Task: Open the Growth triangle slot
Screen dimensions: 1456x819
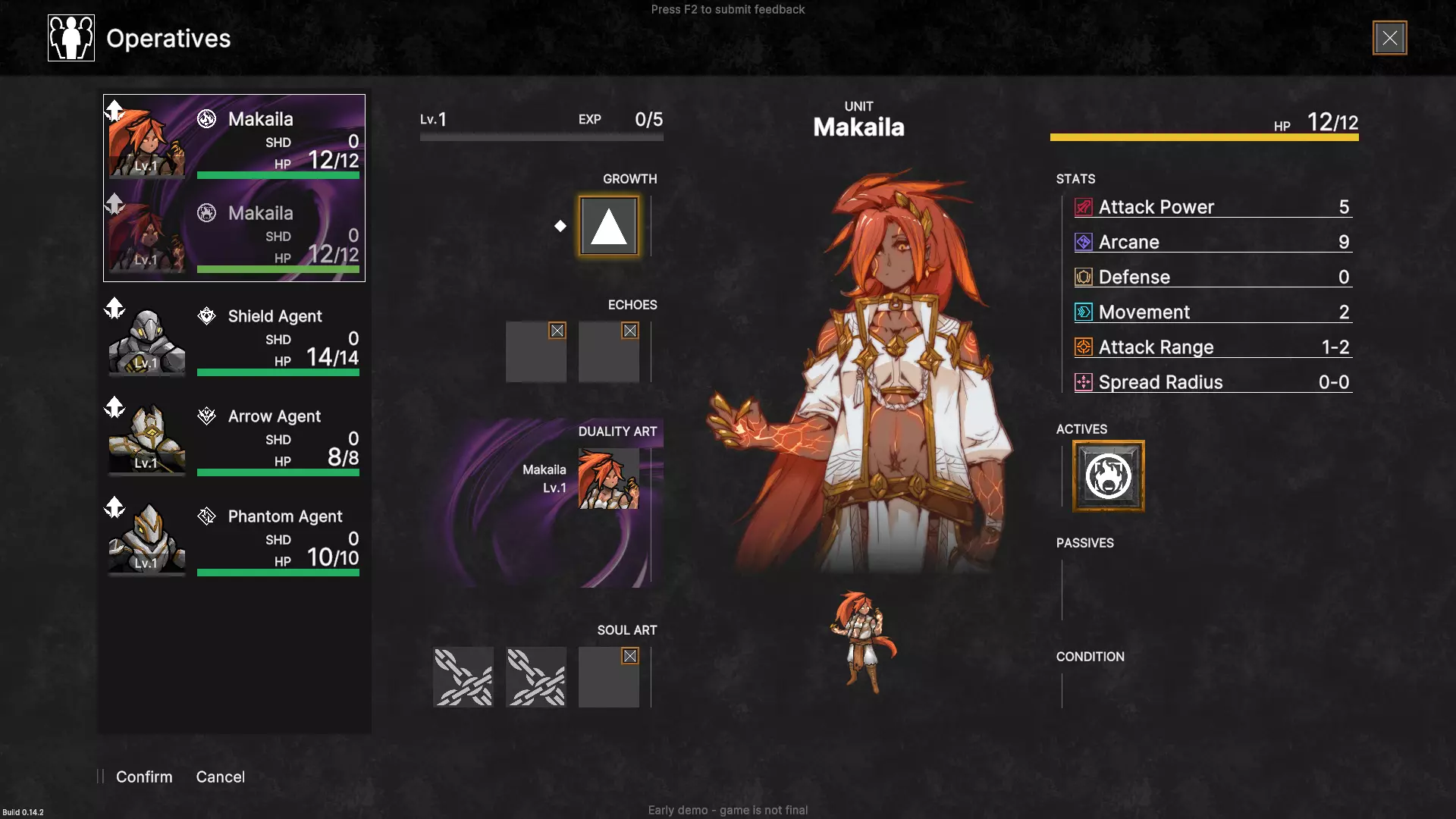Action: 608,226
